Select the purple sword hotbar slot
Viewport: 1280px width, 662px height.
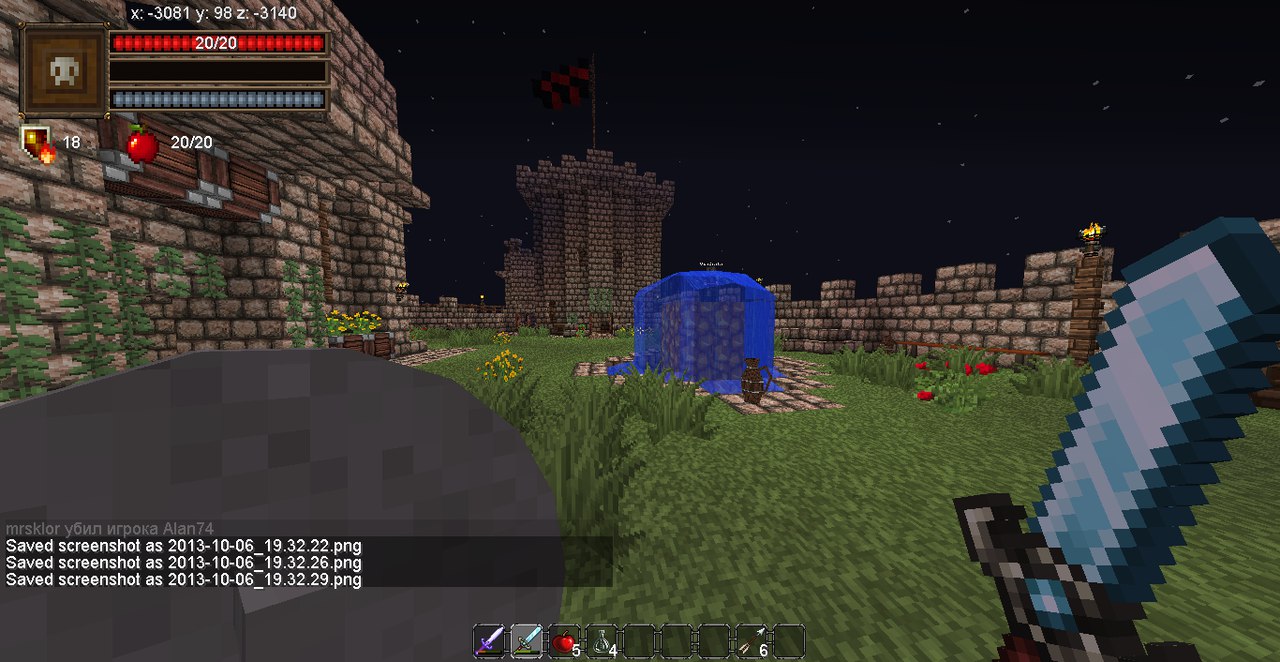tap(489, 640)
